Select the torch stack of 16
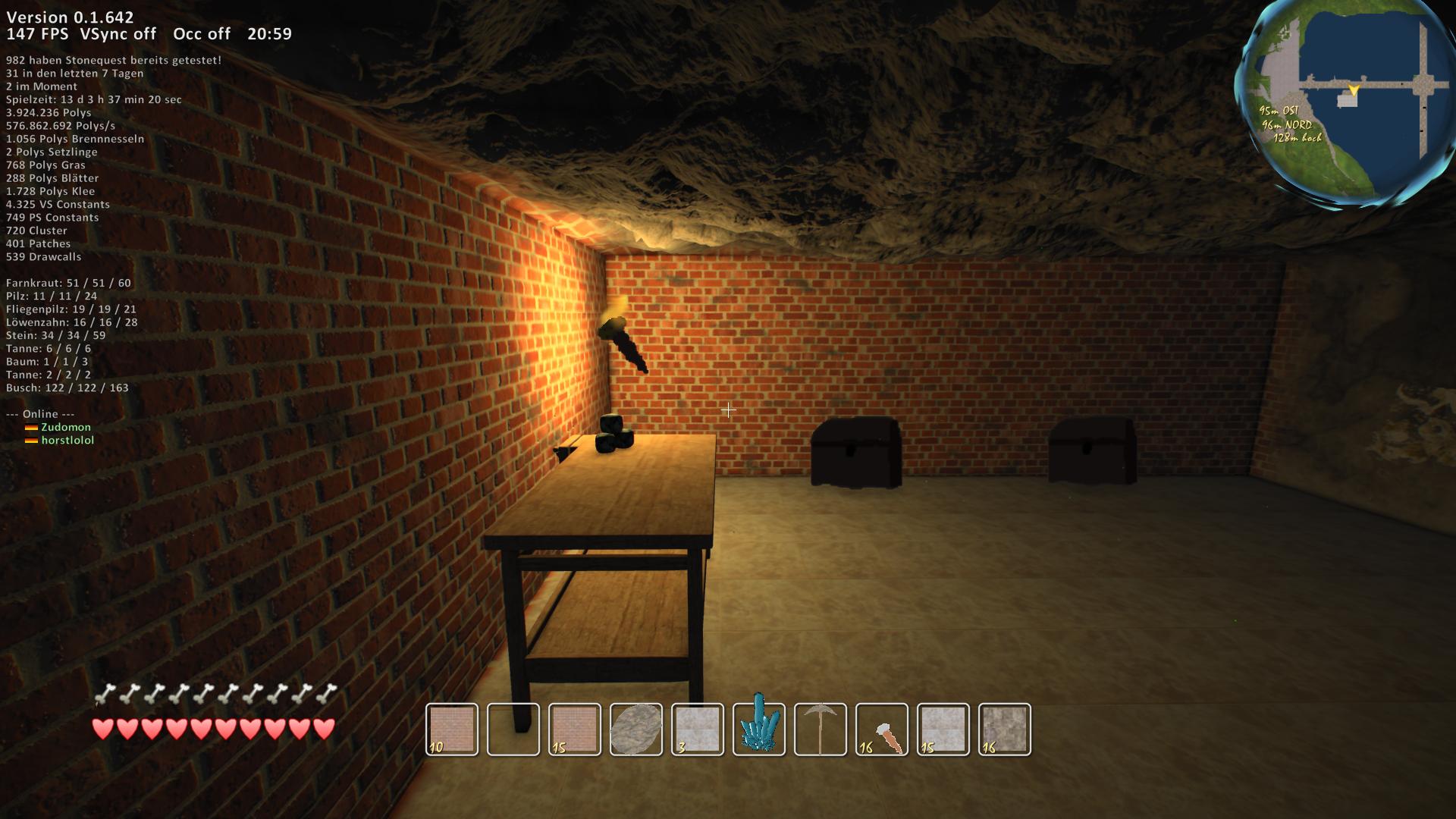Image resolution: width=1456 pixels, height=819 pixels. point(882,730)
